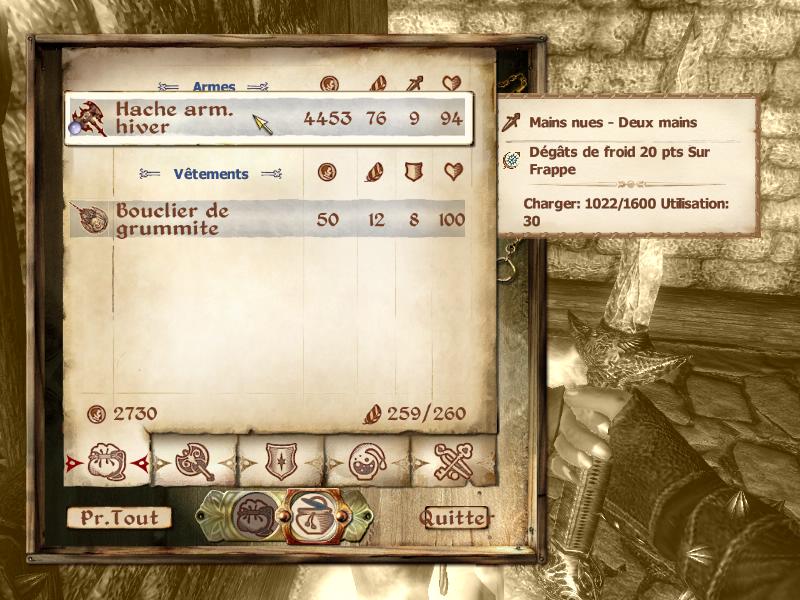
Task: Take everything with the Pr.Tout button
Action: click(x=119, y=518)
